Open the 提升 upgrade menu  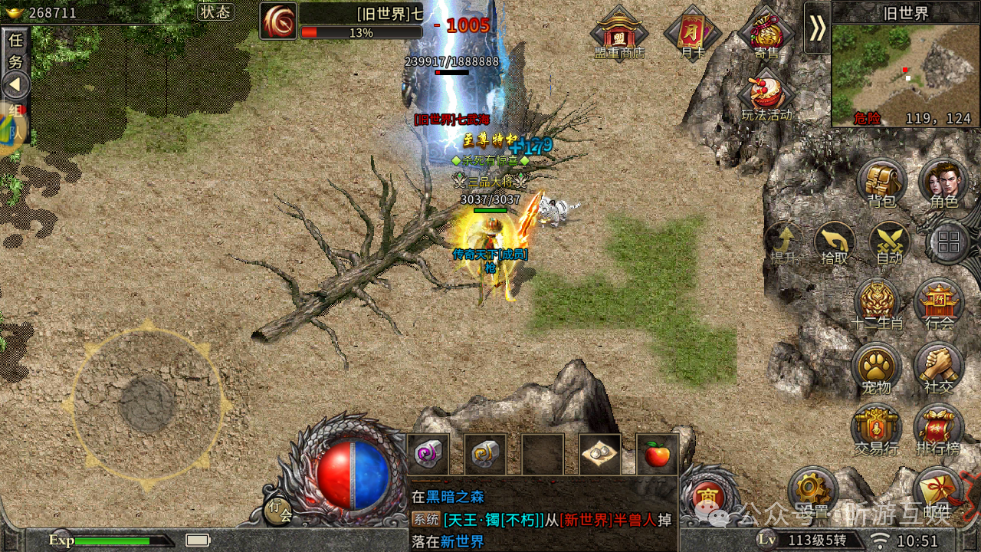pyautogui.click(x=782, y=243)
